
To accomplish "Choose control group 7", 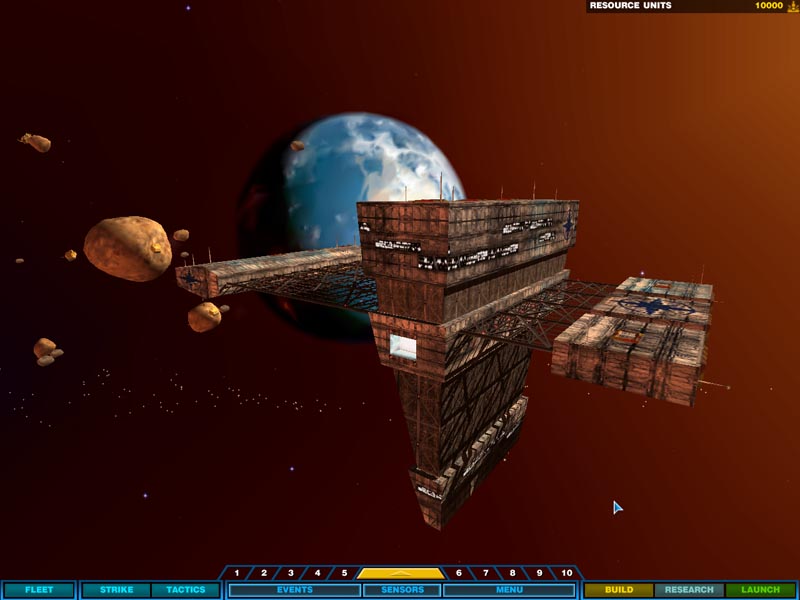I will click(x=486, y=573).
